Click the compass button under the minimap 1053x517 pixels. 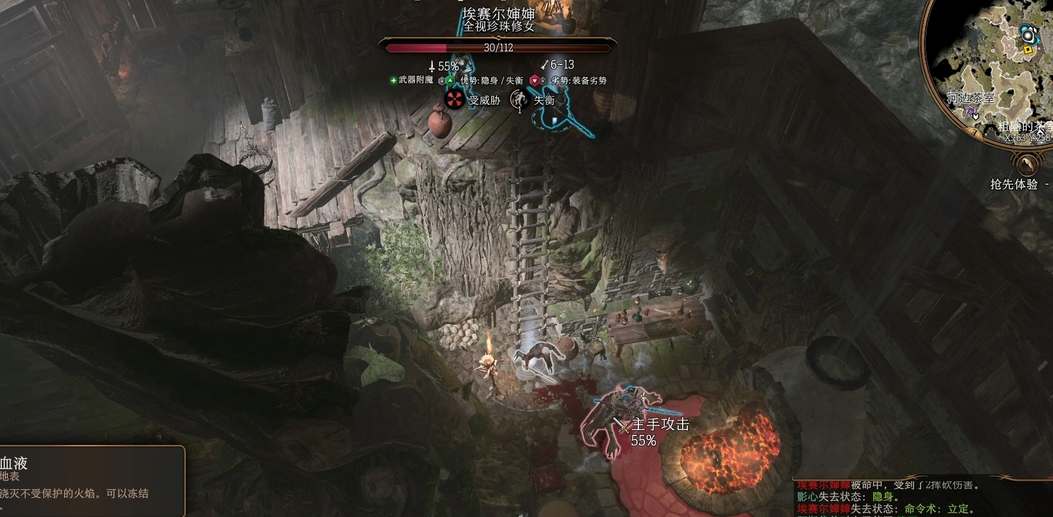(x=1026, y=164)
